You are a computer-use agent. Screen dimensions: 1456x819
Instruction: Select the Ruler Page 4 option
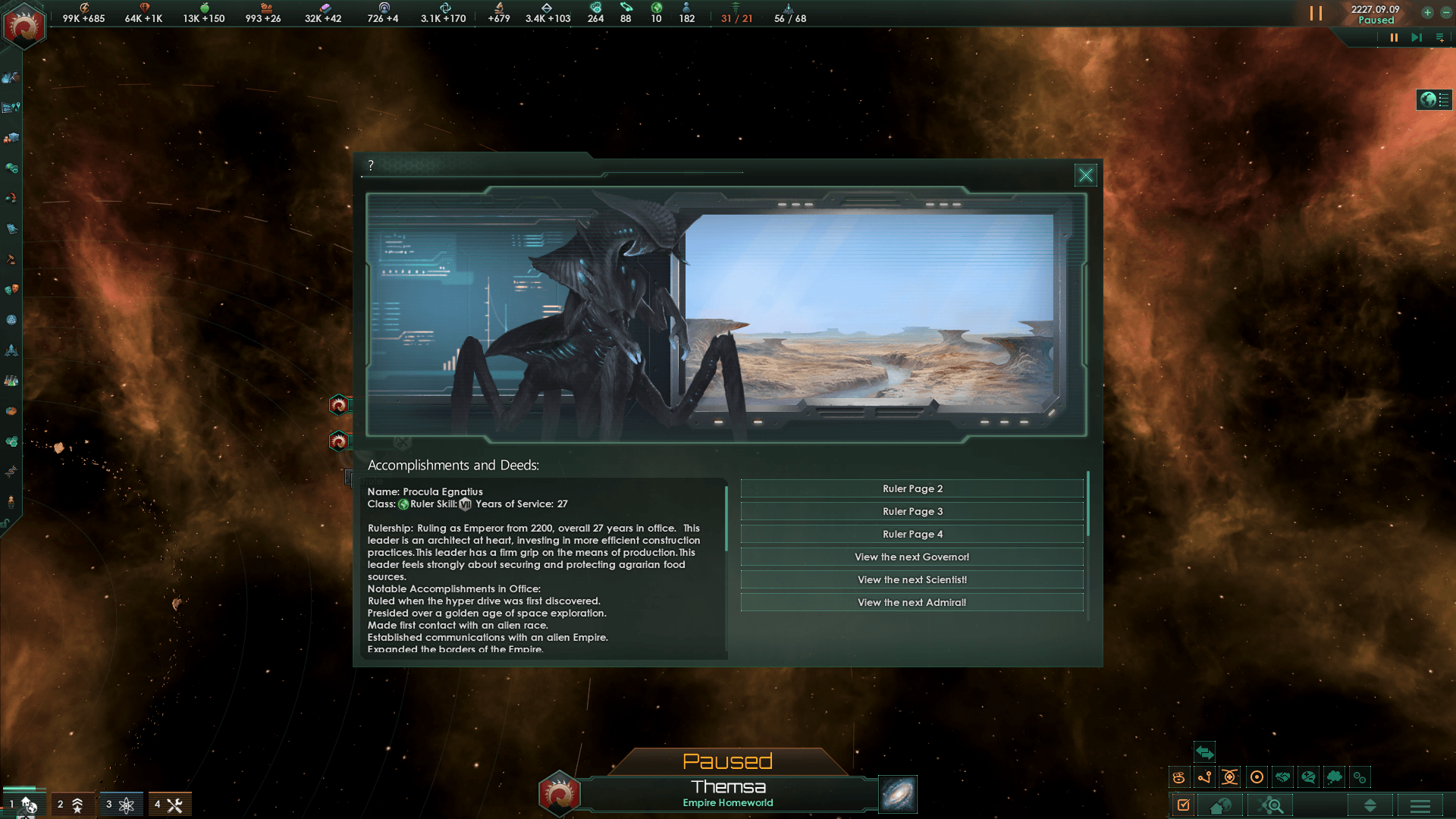click(x=912, y=535)
